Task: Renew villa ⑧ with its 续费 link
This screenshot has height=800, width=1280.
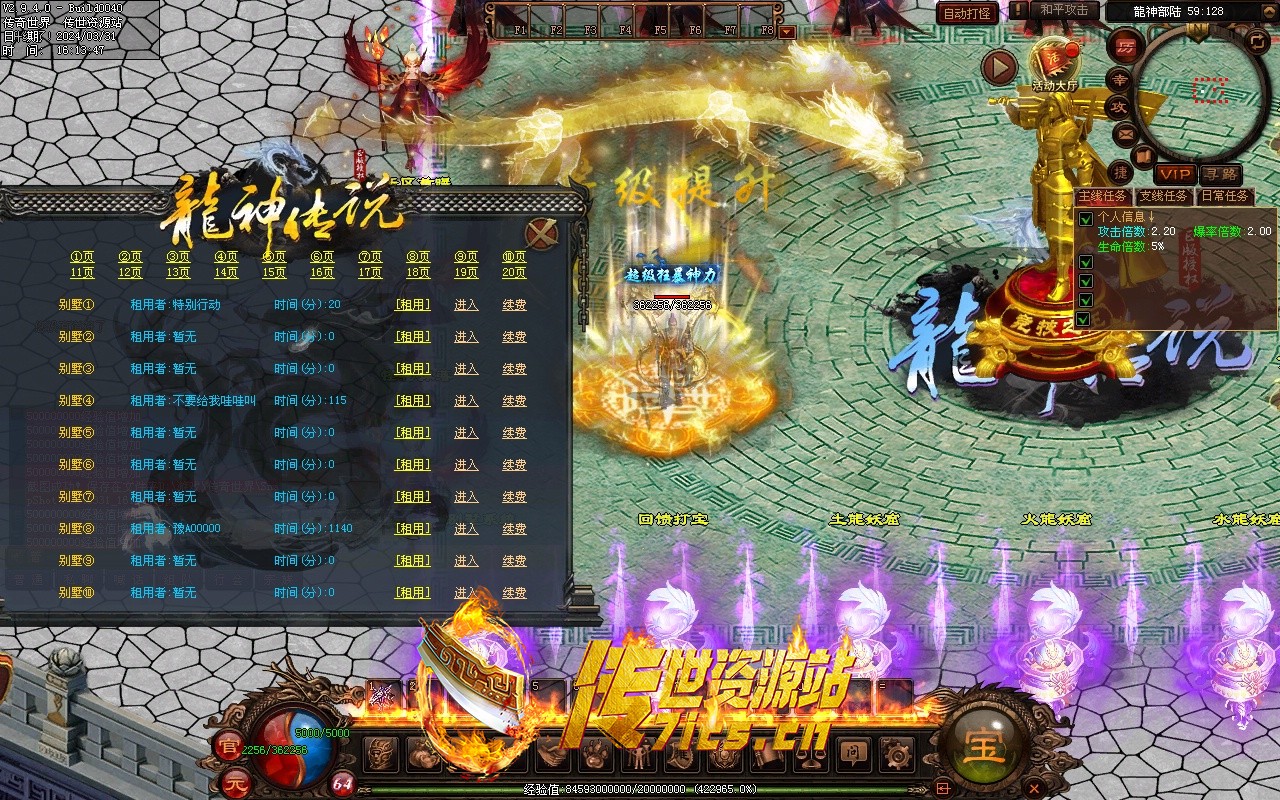Action: click(514, 529)
